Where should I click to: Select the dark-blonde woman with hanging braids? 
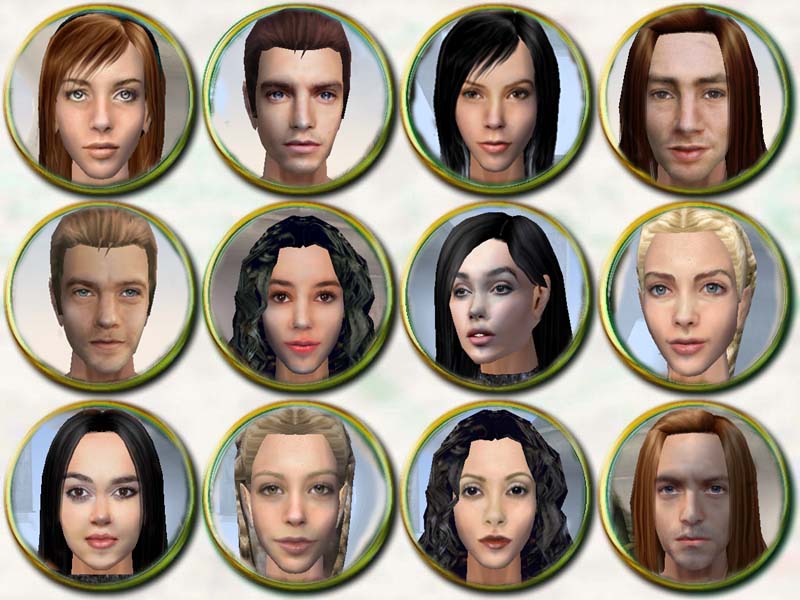(x=297, y=493)
